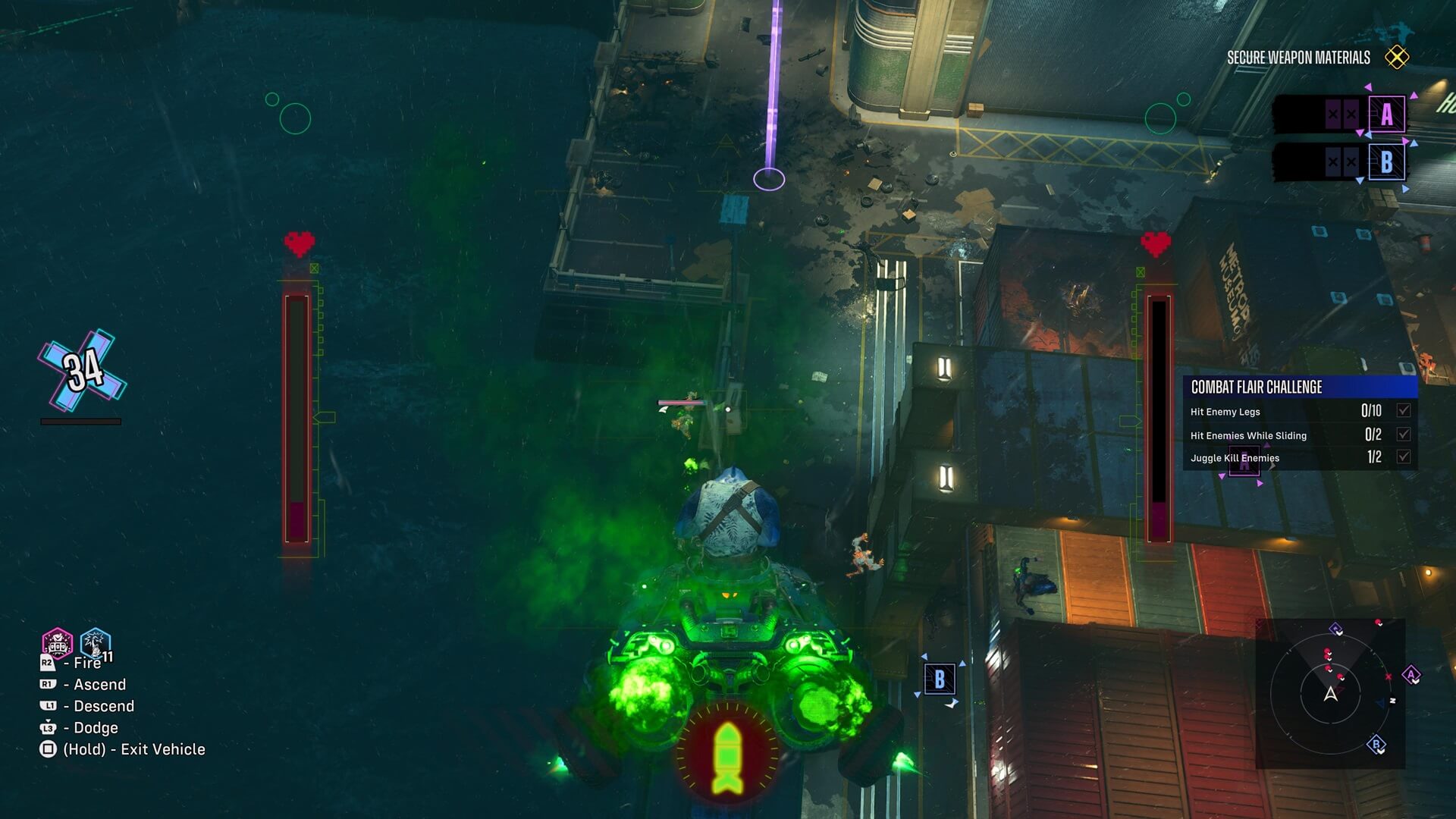The height and width of the screenshot is (819, 1456).
Task: Toggle the Juggle Kill Enemies checkbox
Action: tap(1404, 457)
